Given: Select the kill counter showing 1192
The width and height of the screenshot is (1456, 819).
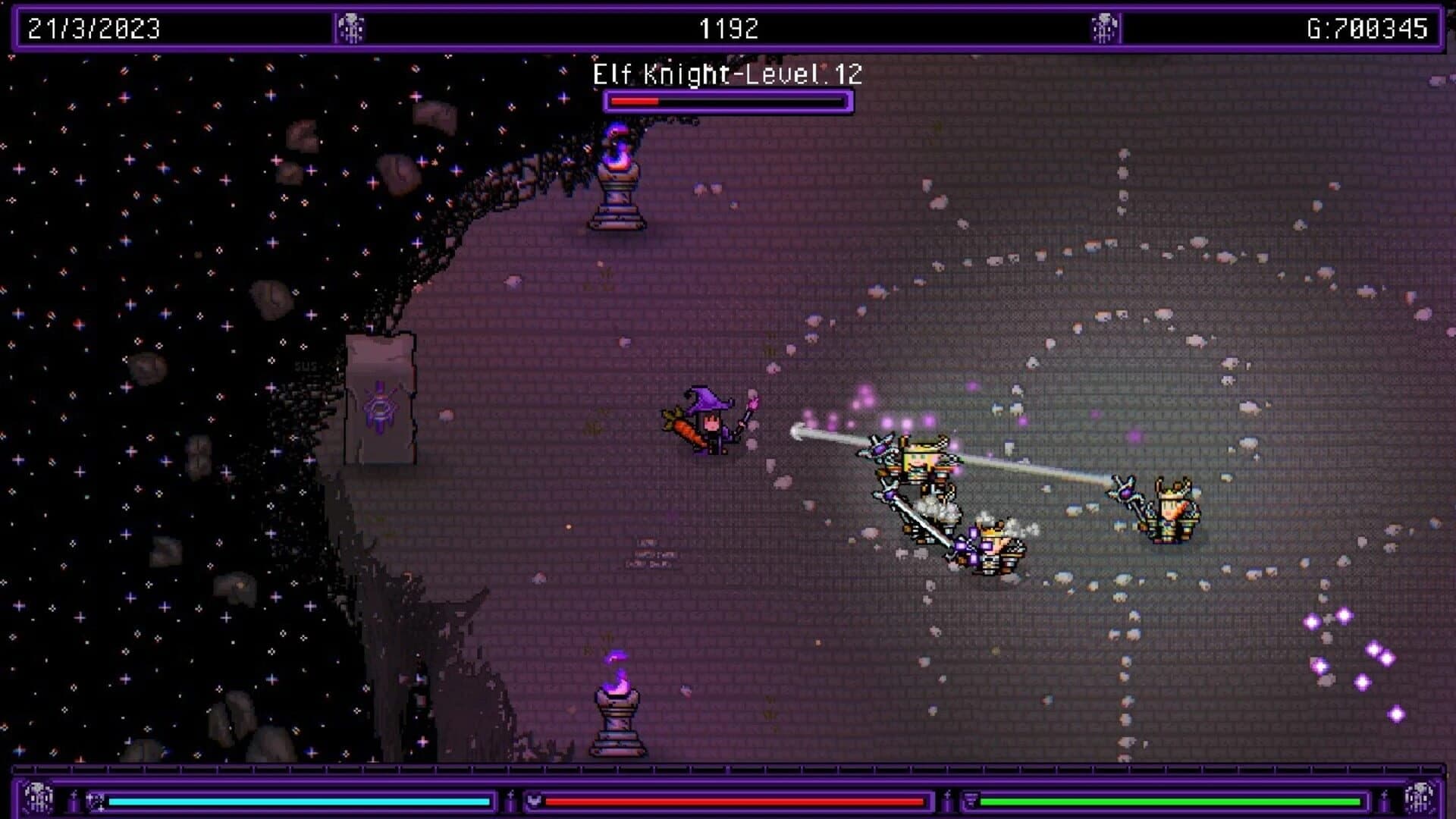Looking at the screenshot, I should 727,27.
